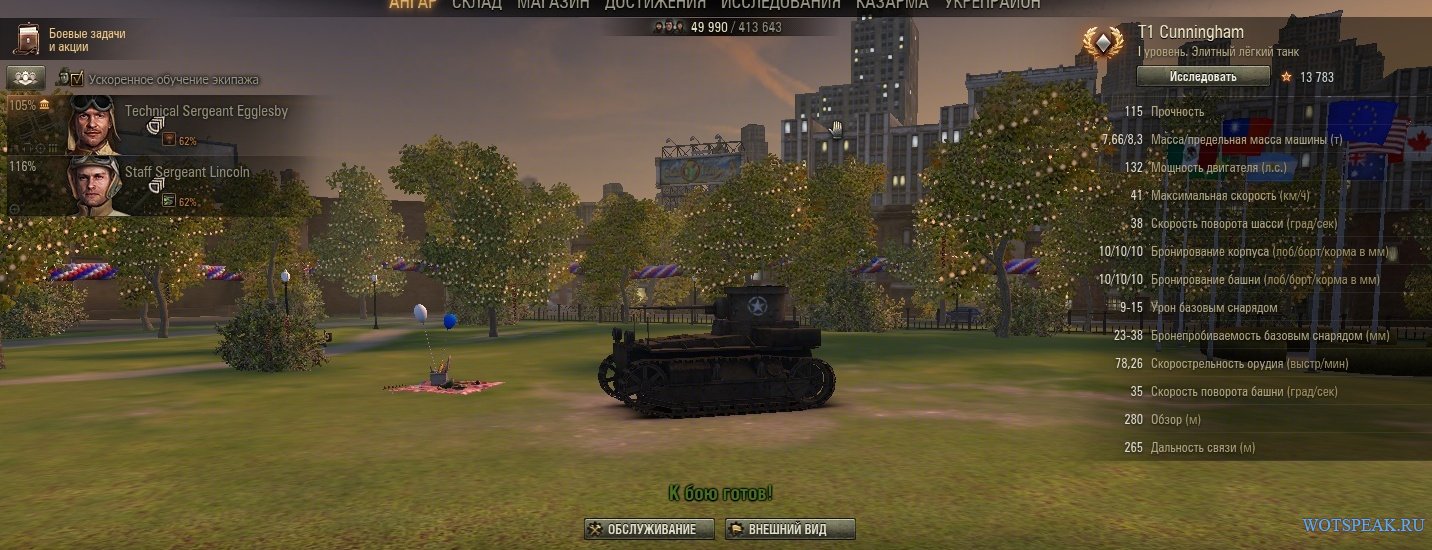This screenshot has width=1432, height=550.
Task: Switch to the Магазин tab
Action: (553, 4)
